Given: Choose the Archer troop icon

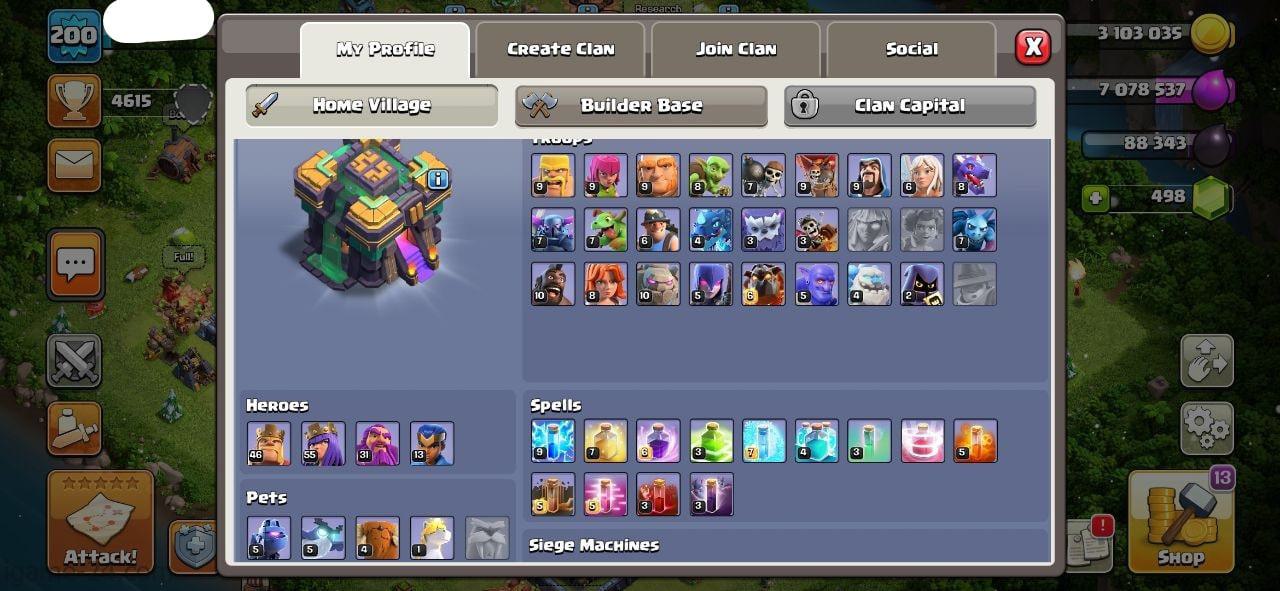Looking at the screenshot, I should (x=605, y=176).
